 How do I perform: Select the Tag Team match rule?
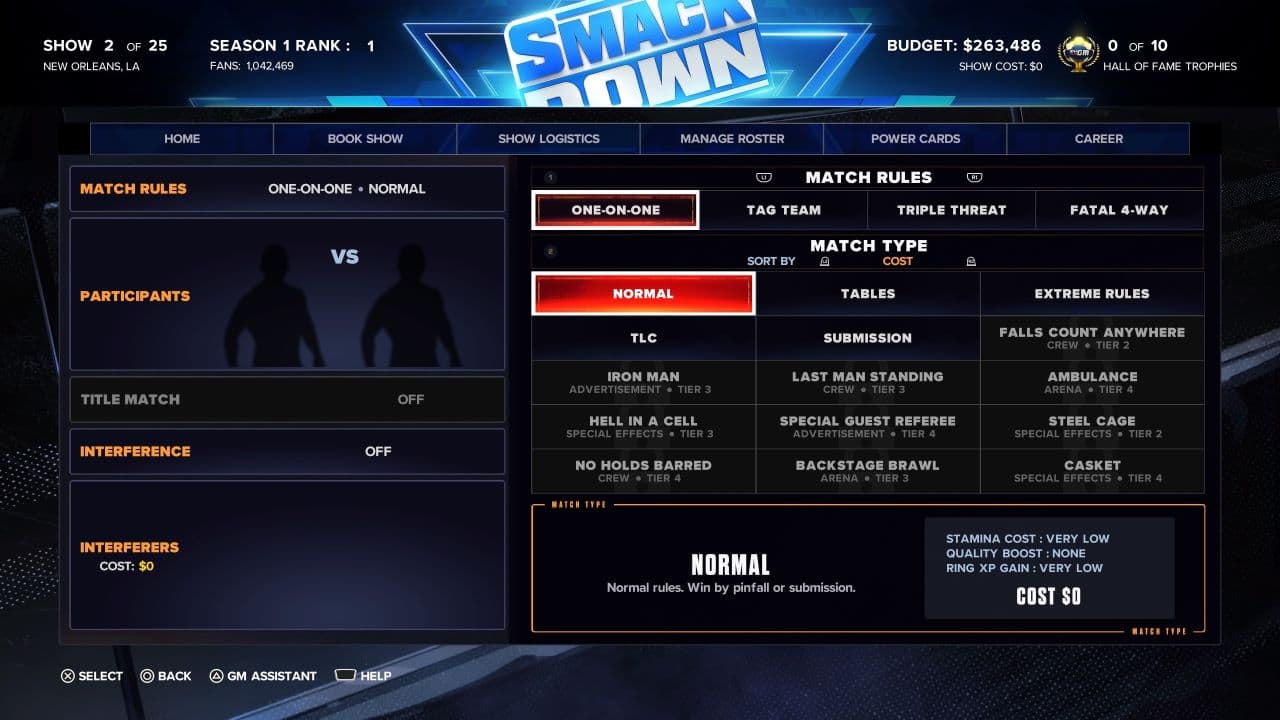coord(782,210)
